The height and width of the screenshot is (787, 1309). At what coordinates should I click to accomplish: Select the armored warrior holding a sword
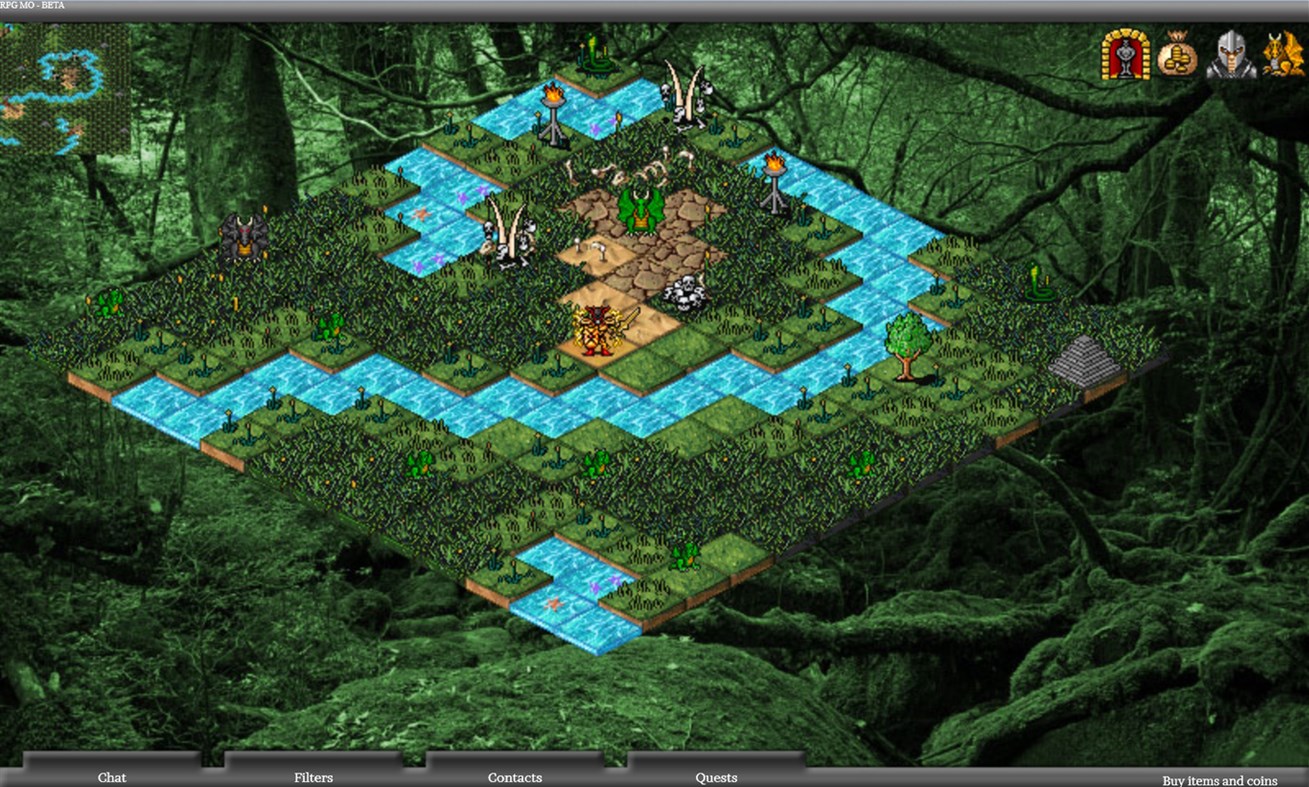[x=594, y=330]
